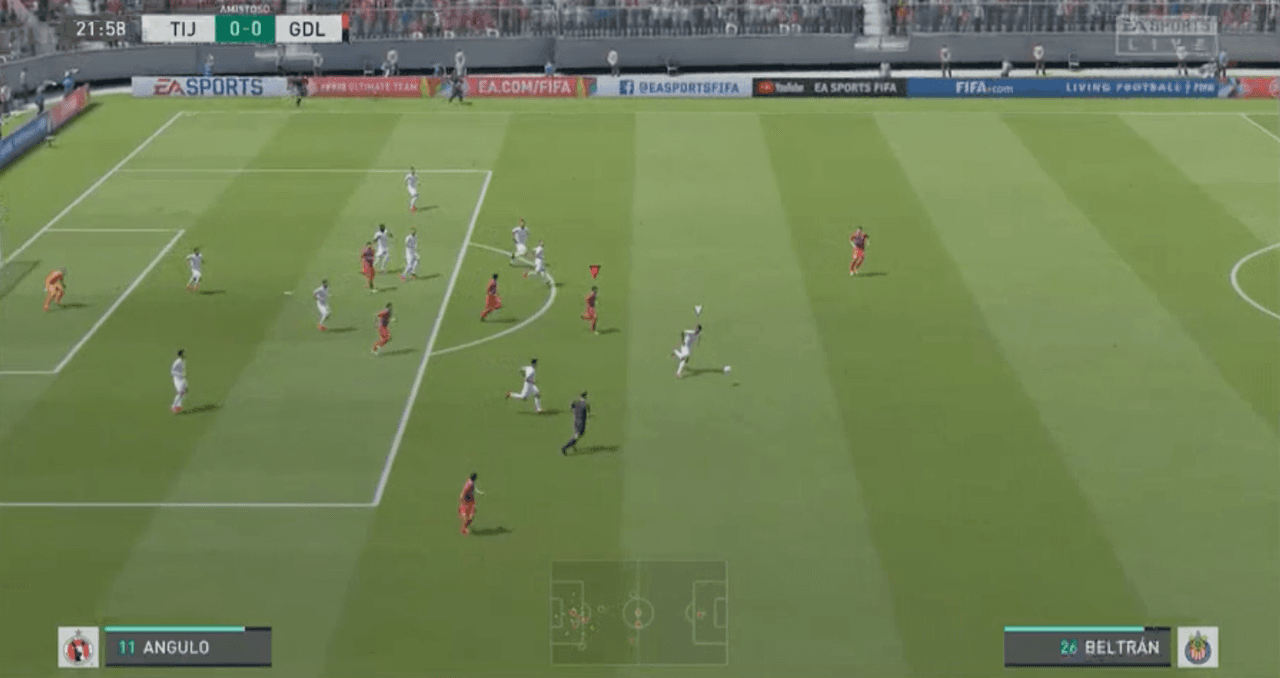Click the Tijuana club crest icon

click(x=78, y=647)
